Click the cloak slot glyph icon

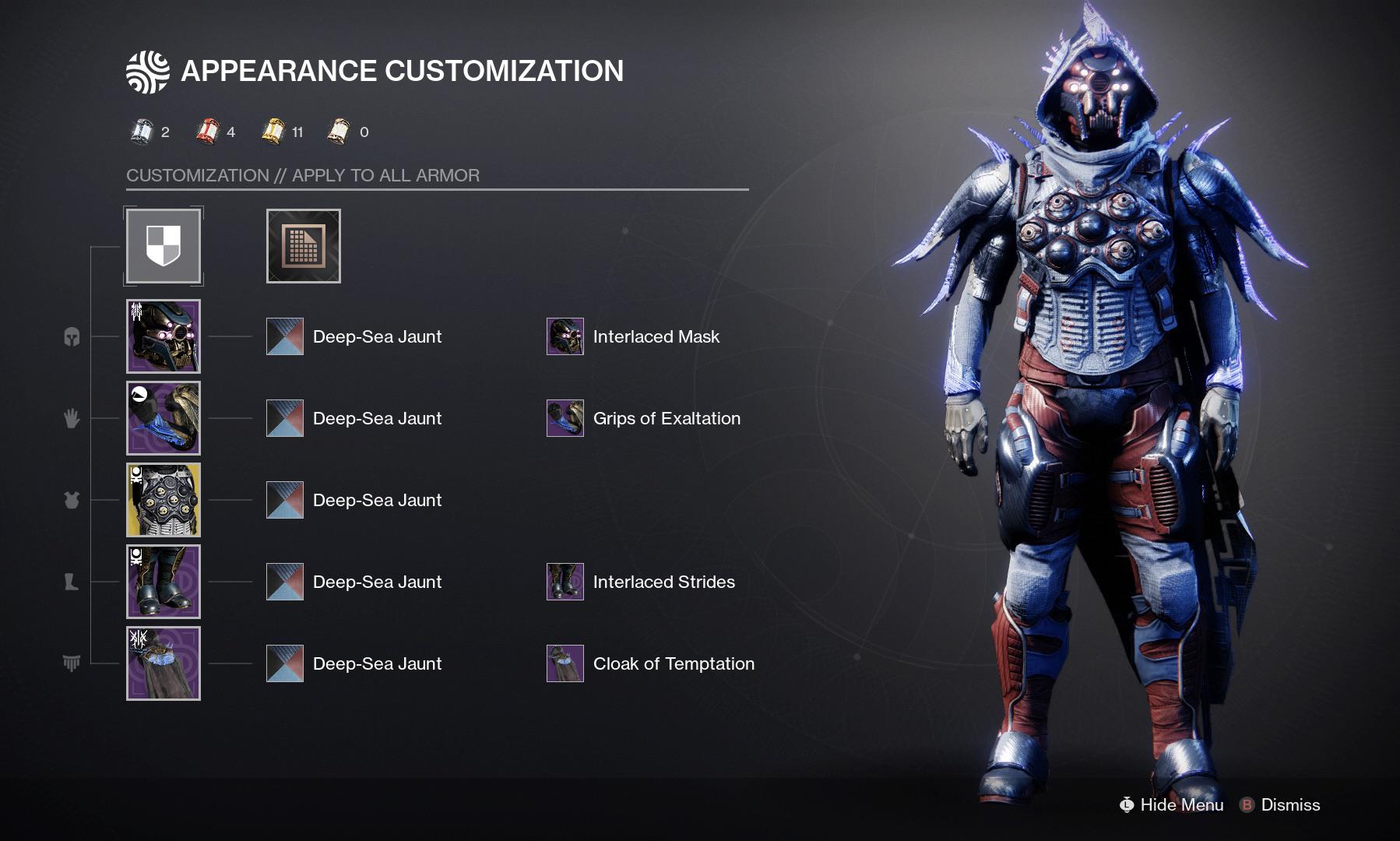pyautogui.click(x=71, y=663)
